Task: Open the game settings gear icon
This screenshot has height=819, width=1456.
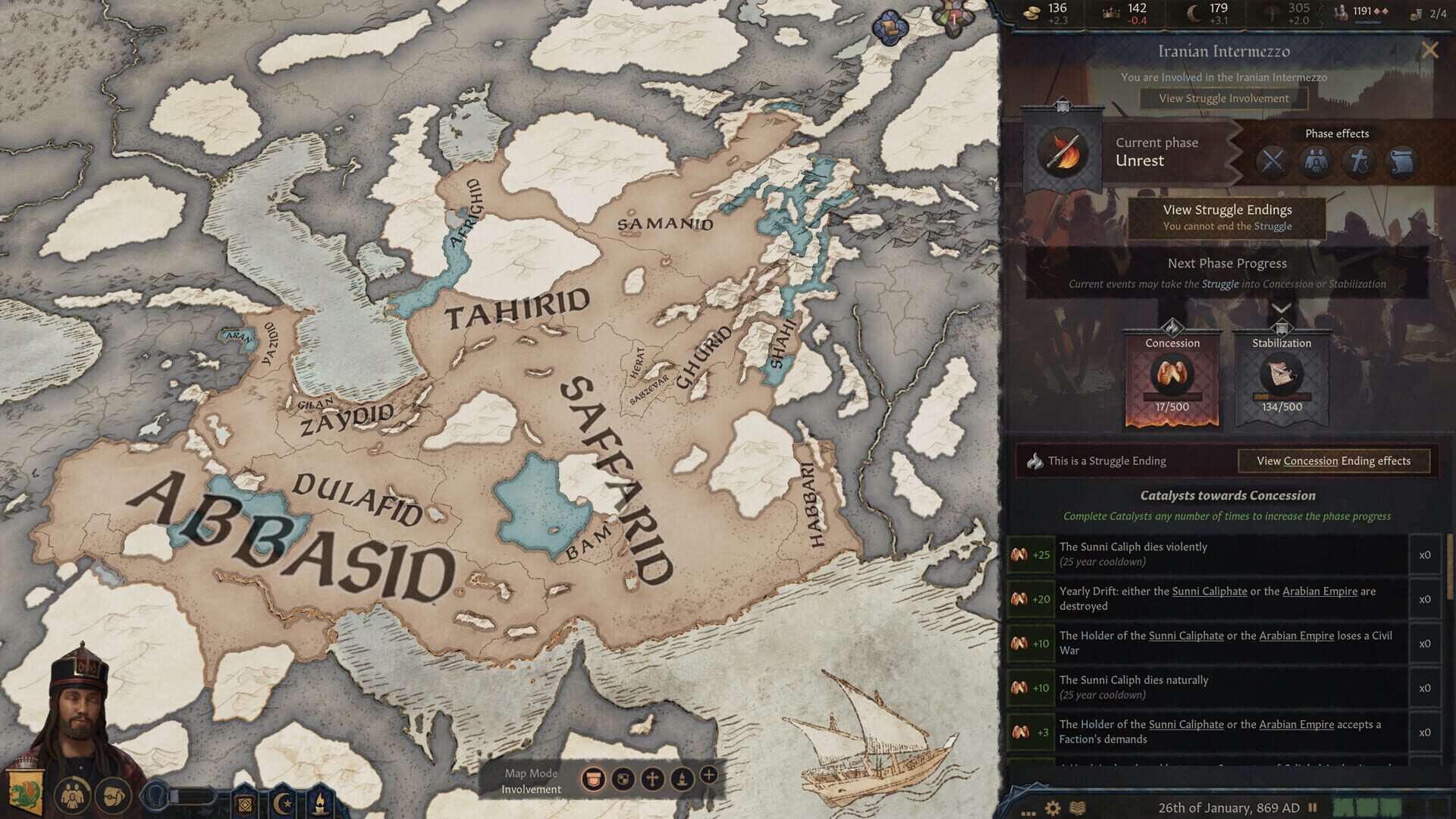Action: [x=1053, y=807]
